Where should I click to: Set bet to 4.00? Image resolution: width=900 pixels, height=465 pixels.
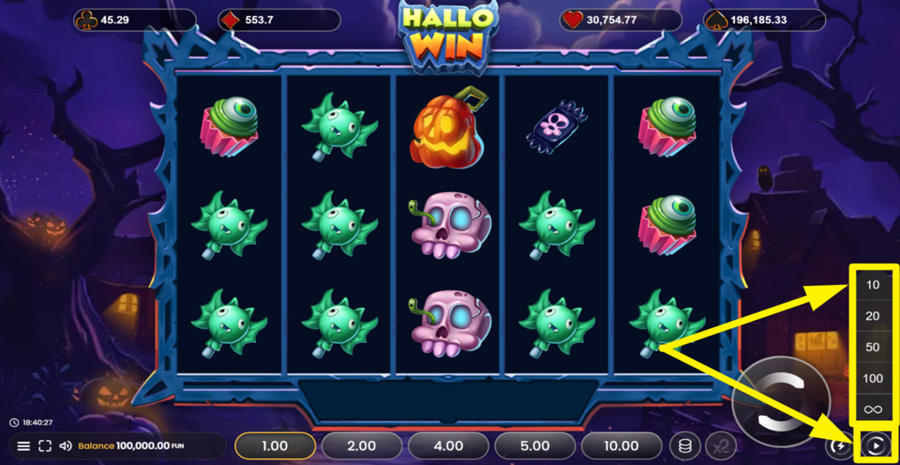449,446
